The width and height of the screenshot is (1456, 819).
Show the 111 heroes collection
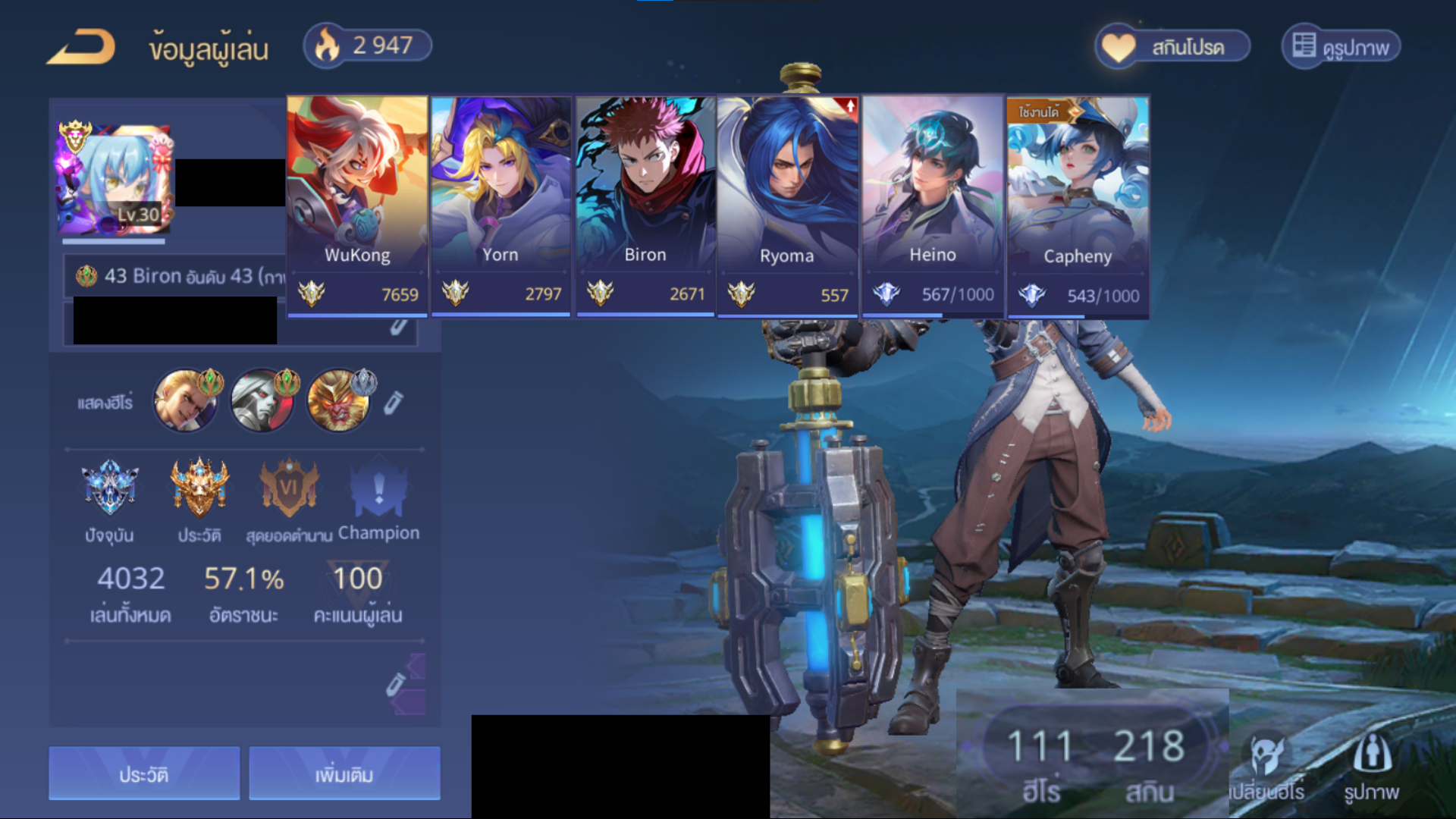(1040, 762)
